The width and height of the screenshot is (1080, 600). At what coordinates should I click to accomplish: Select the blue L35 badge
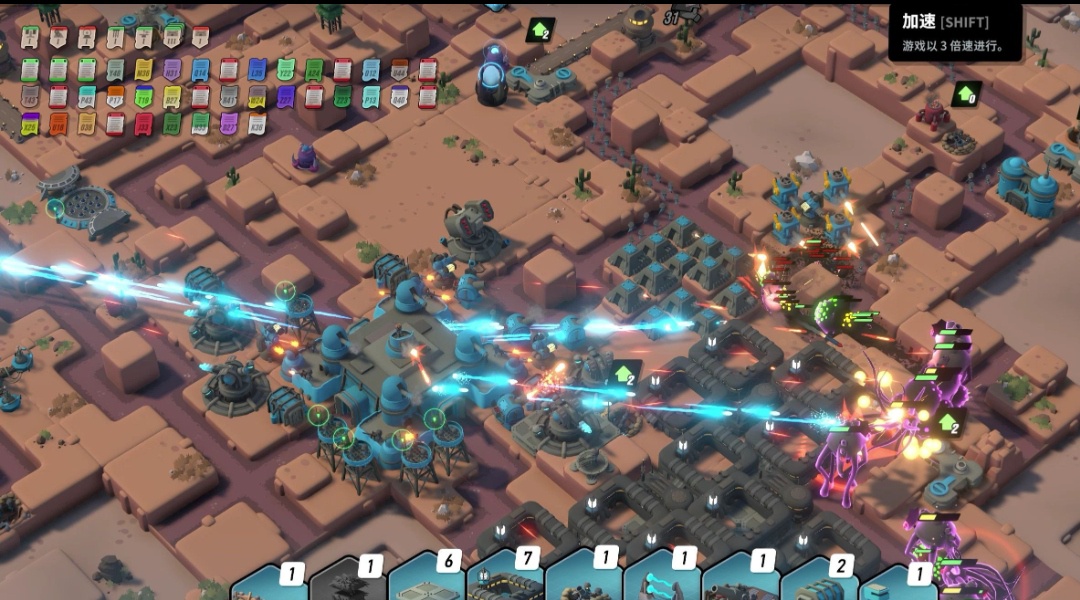257,70
